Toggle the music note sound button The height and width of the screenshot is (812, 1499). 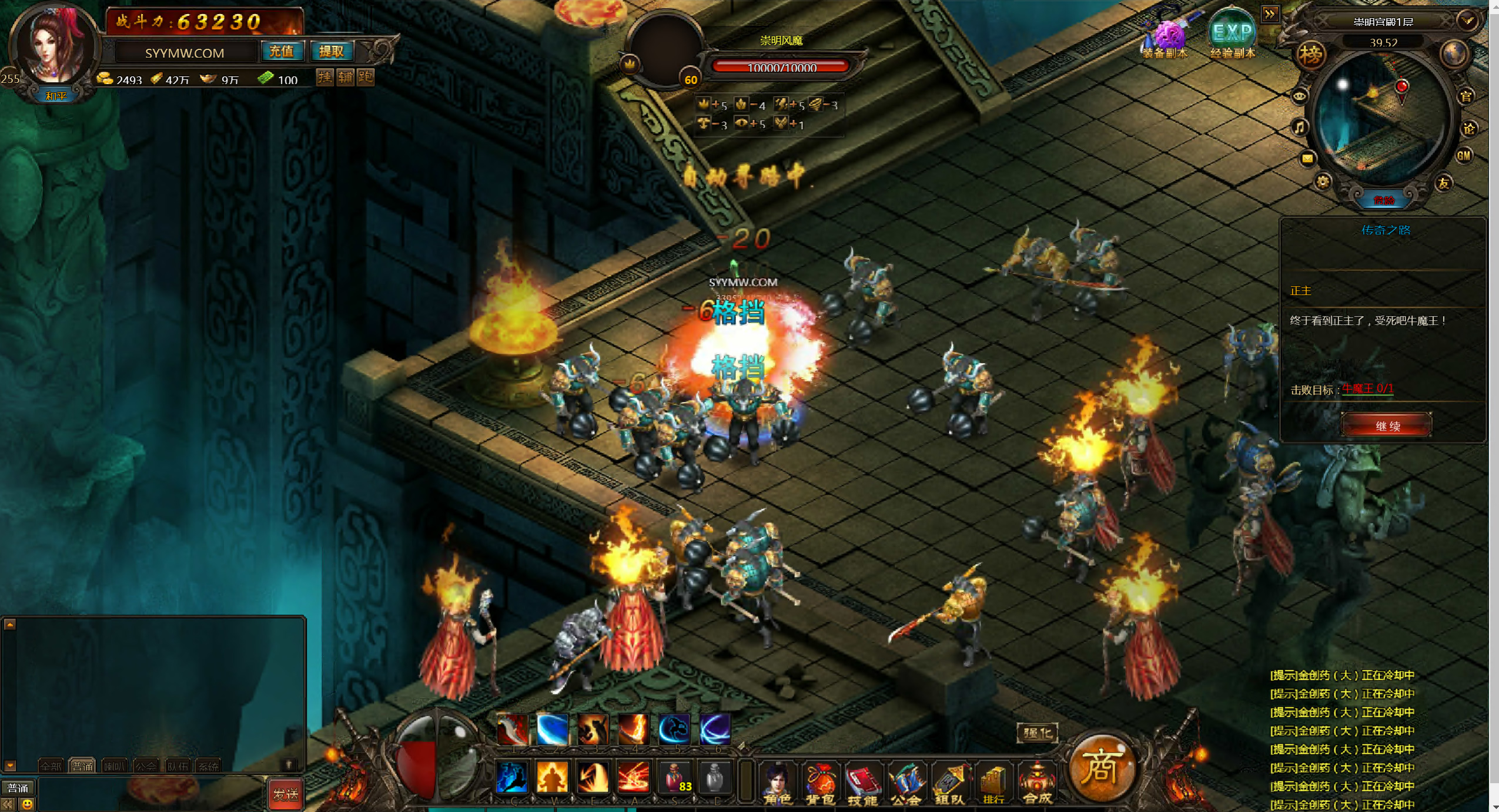(x=1300, y=127)
